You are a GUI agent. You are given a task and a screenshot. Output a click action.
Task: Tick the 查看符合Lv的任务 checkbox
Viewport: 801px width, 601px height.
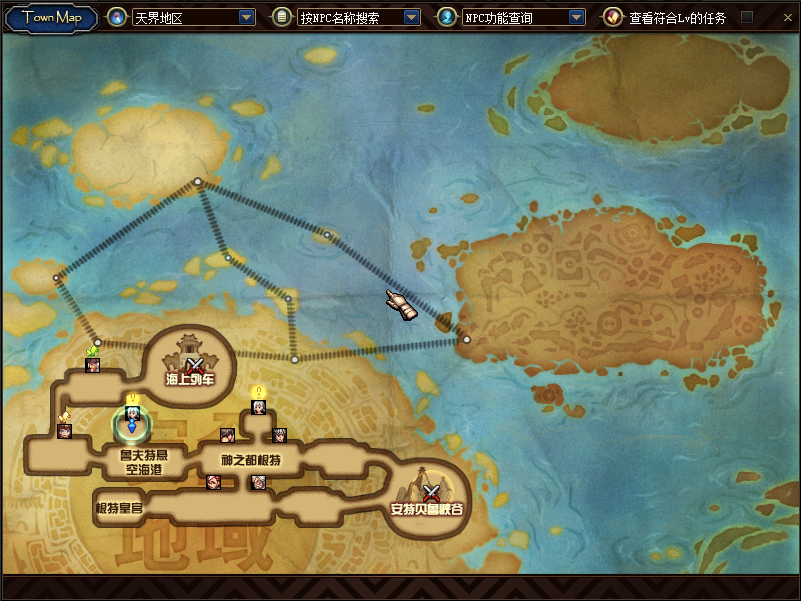pos(746,17)
